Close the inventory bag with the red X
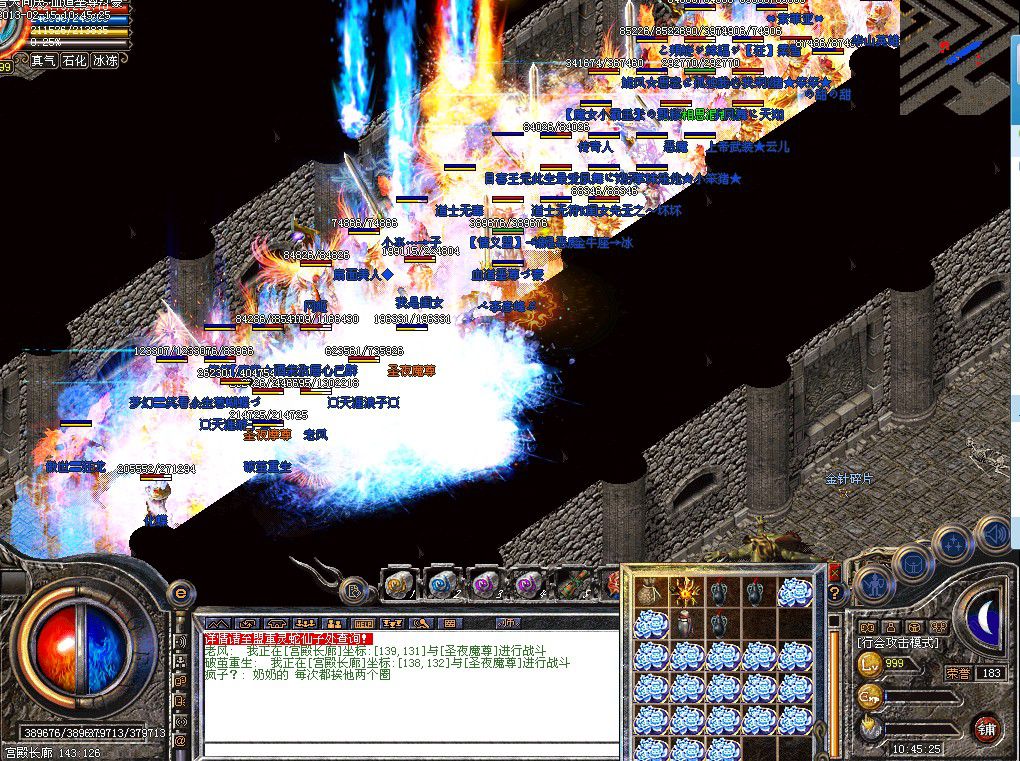1020x761 pixels. click(x=833, y=573)
